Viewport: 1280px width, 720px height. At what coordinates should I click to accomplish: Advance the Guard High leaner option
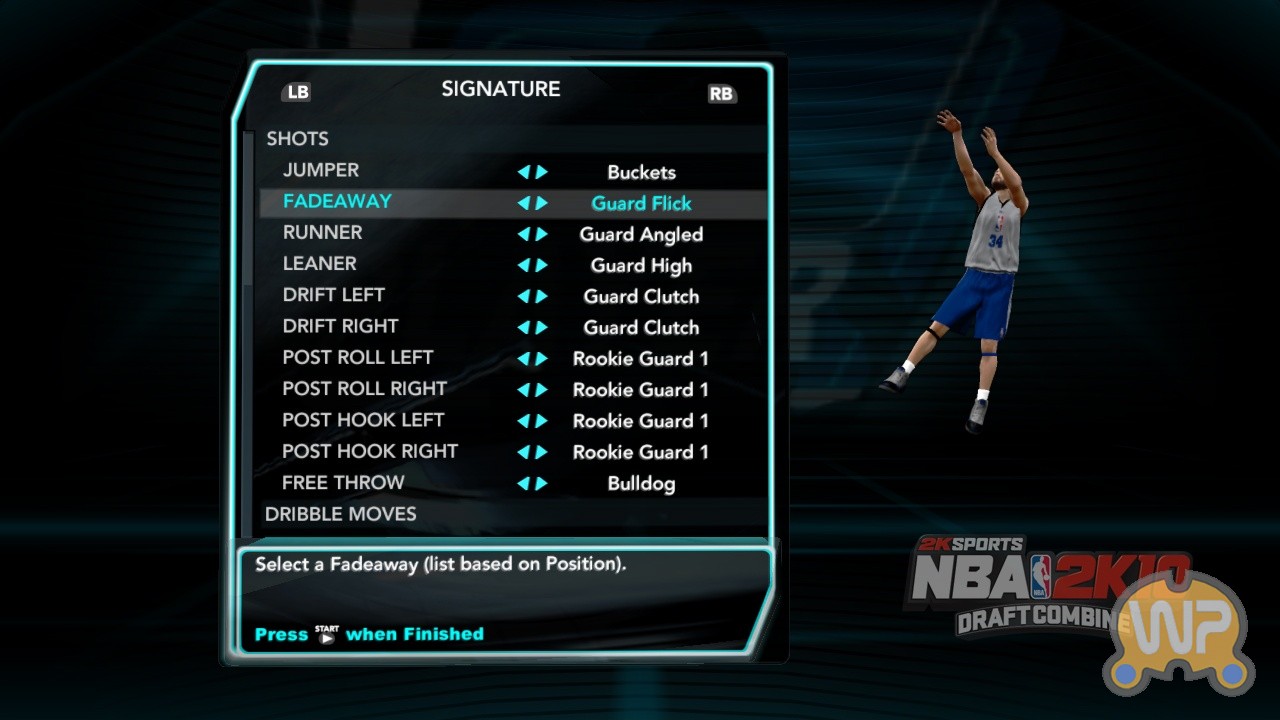click(x=542, y=265)
